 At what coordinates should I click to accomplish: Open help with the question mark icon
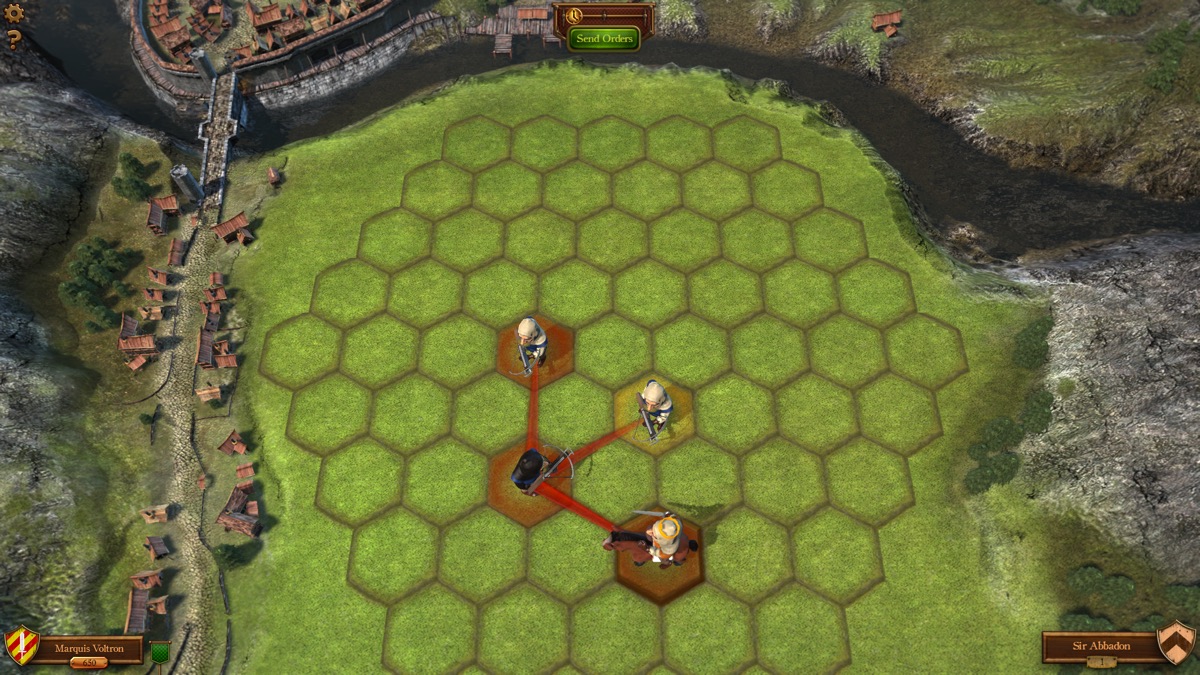coord(14,40)
